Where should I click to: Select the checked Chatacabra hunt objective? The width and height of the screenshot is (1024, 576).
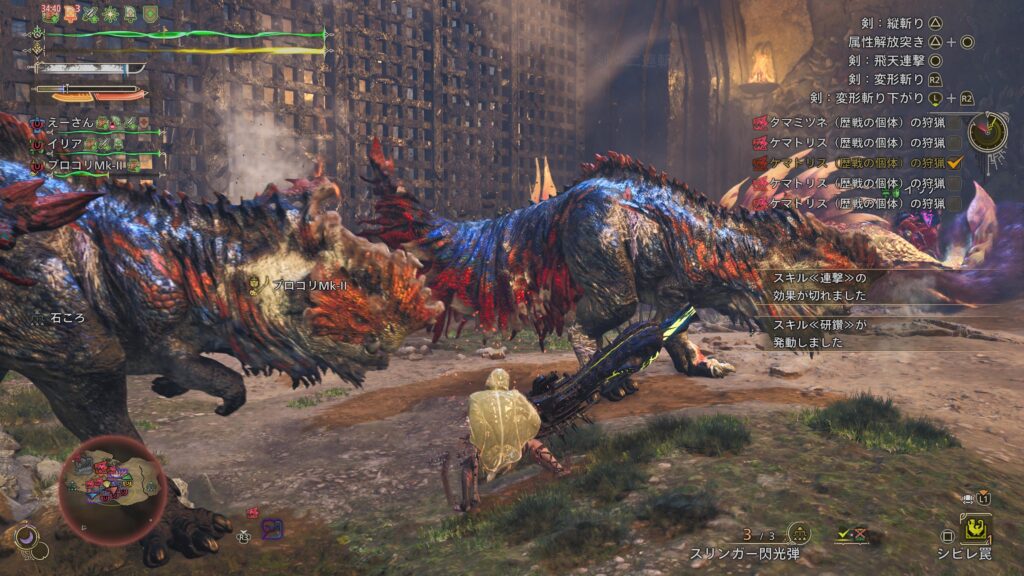coord(849,162)
